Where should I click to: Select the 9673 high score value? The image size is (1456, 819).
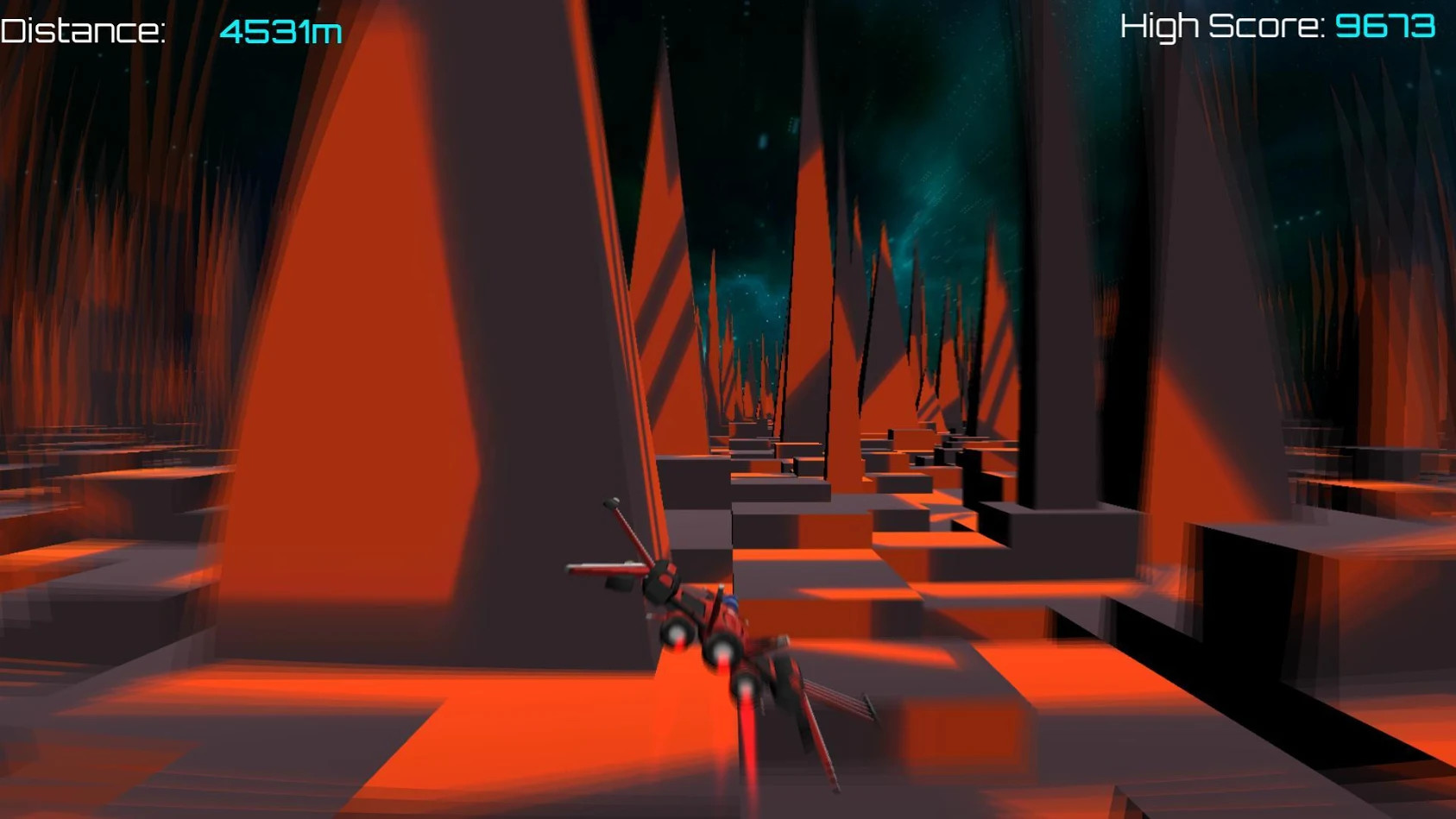pos(1385,26)
